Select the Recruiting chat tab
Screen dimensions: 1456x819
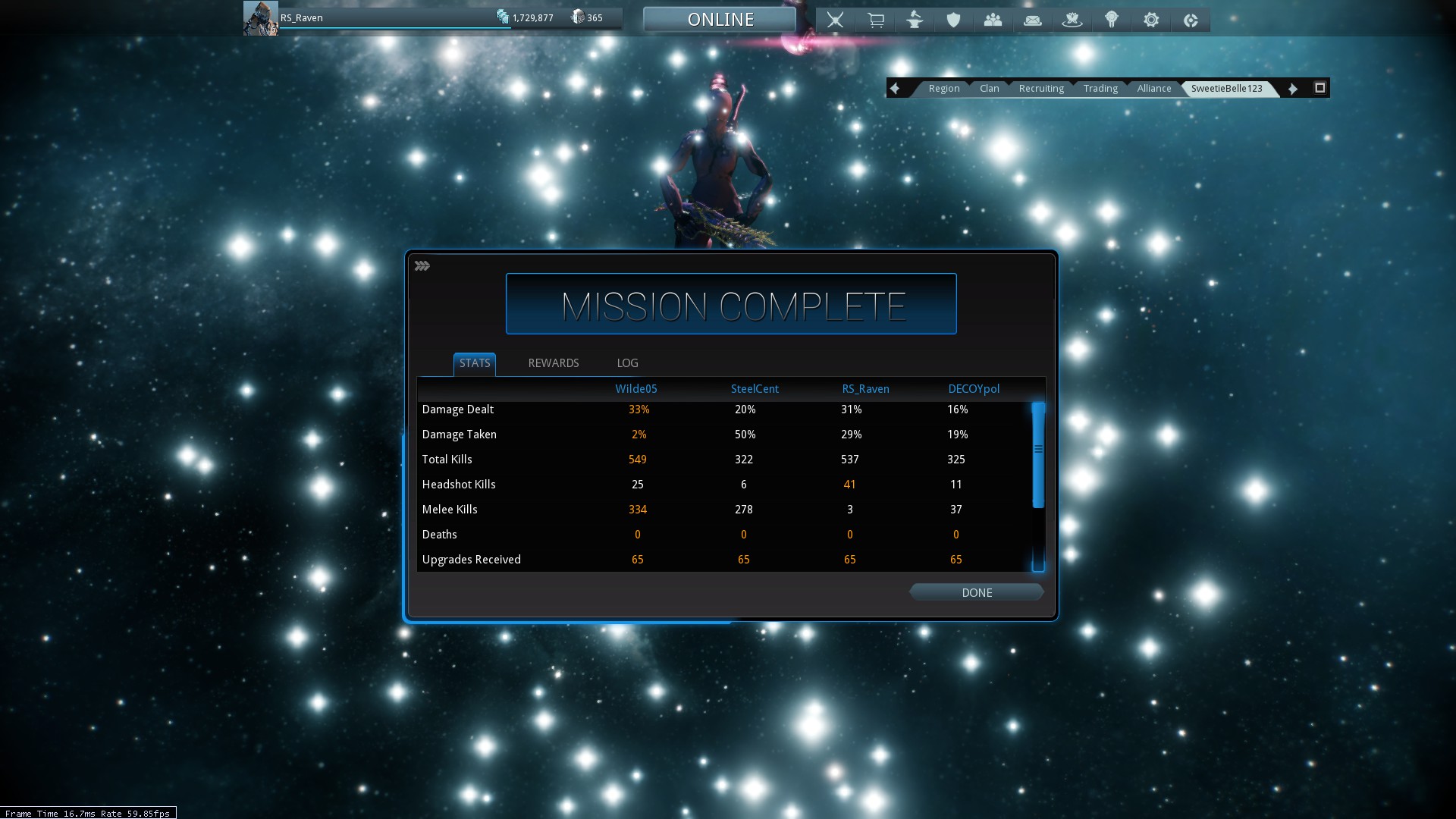[x=1041, y=89]
